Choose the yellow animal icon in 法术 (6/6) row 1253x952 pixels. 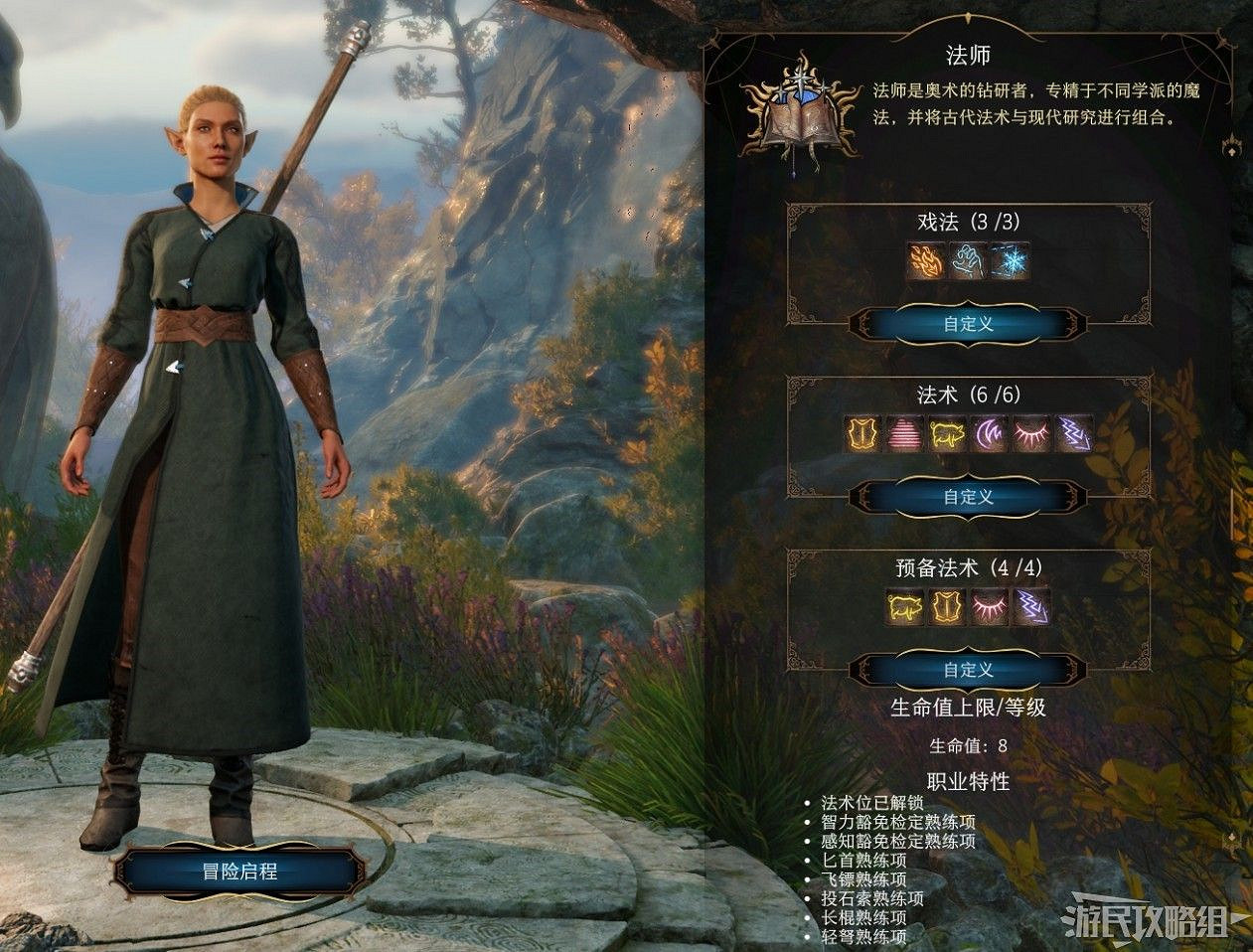947,434
